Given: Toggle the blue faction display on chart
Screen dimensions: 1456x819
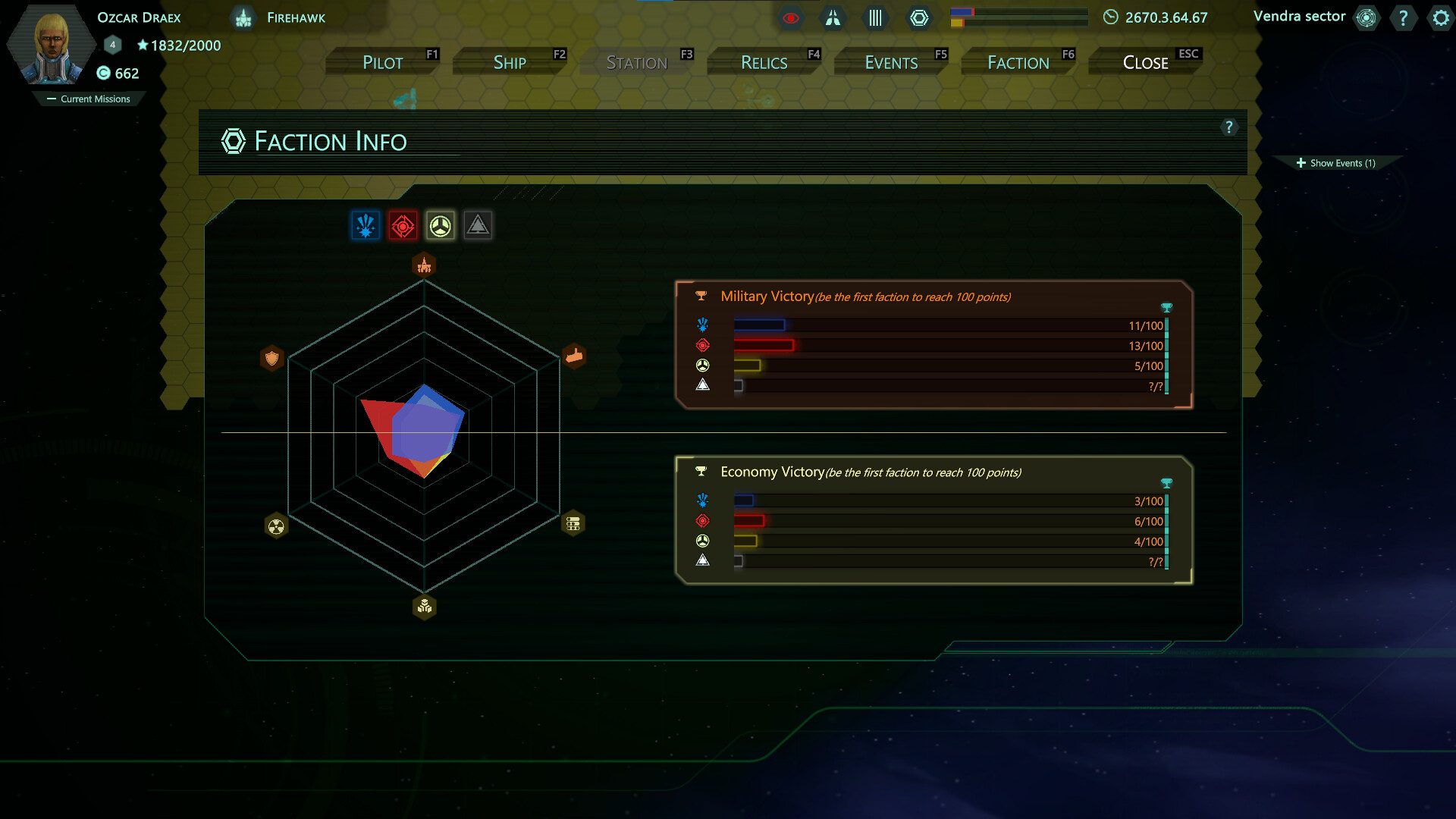Looking at the screenshot, I should (x=366, y=225).
